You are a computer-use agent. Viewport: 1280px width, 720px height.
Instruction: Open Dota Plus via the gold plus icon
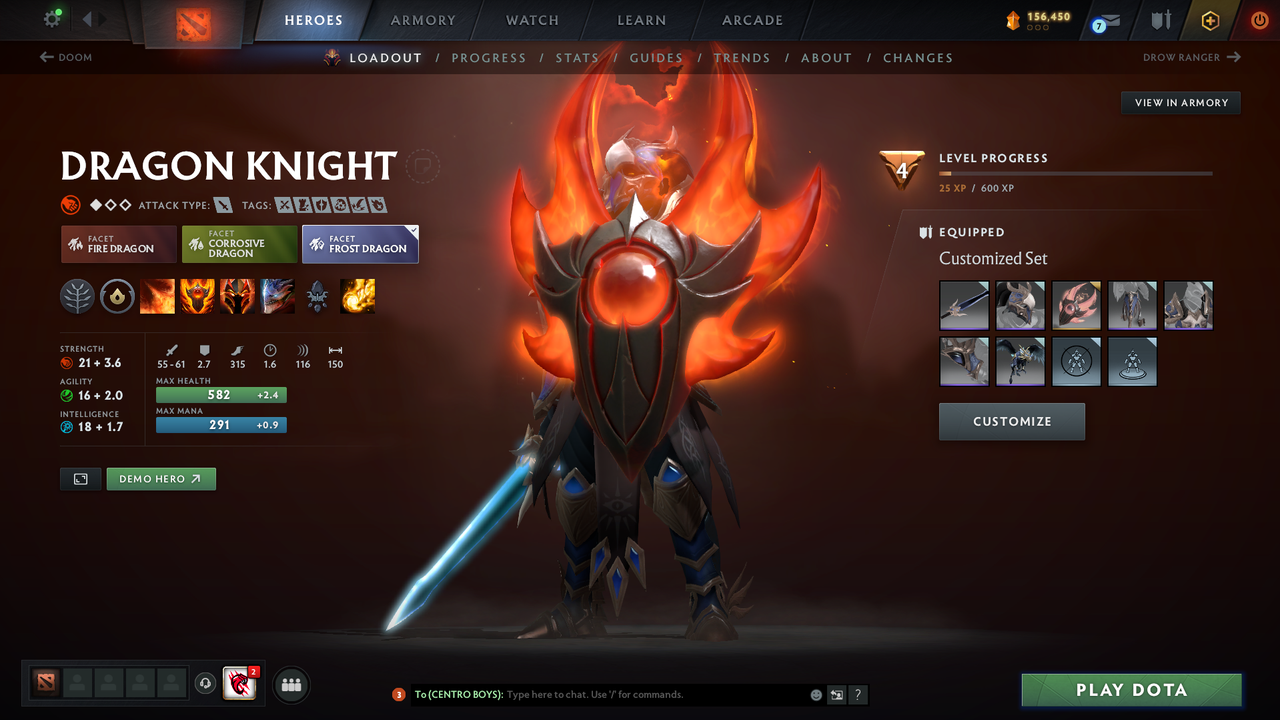click(1210, 20)
